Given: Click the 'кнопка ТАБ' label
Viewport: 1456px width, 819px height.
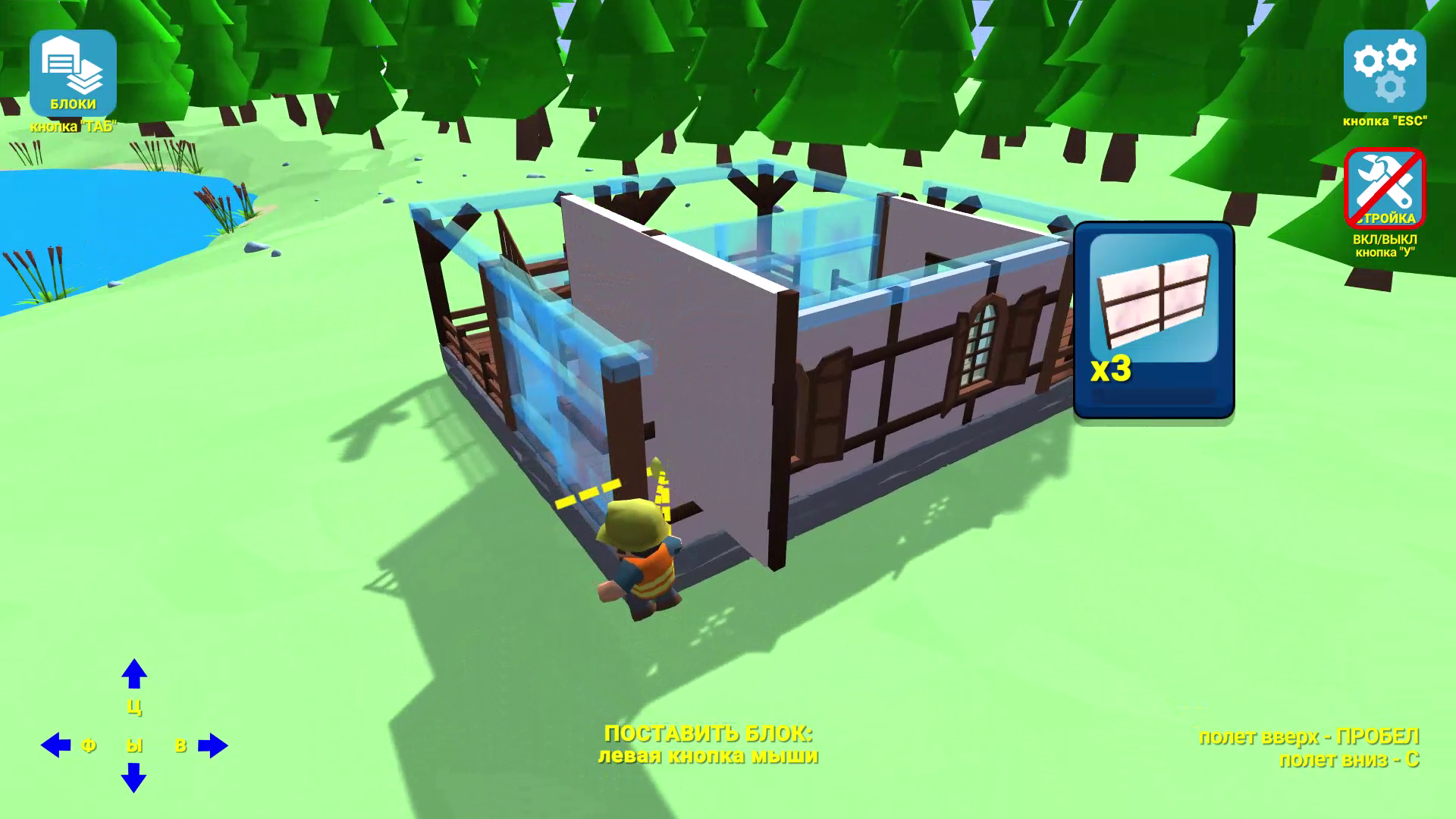Looking at the screenshot, I should click(72, 127).
